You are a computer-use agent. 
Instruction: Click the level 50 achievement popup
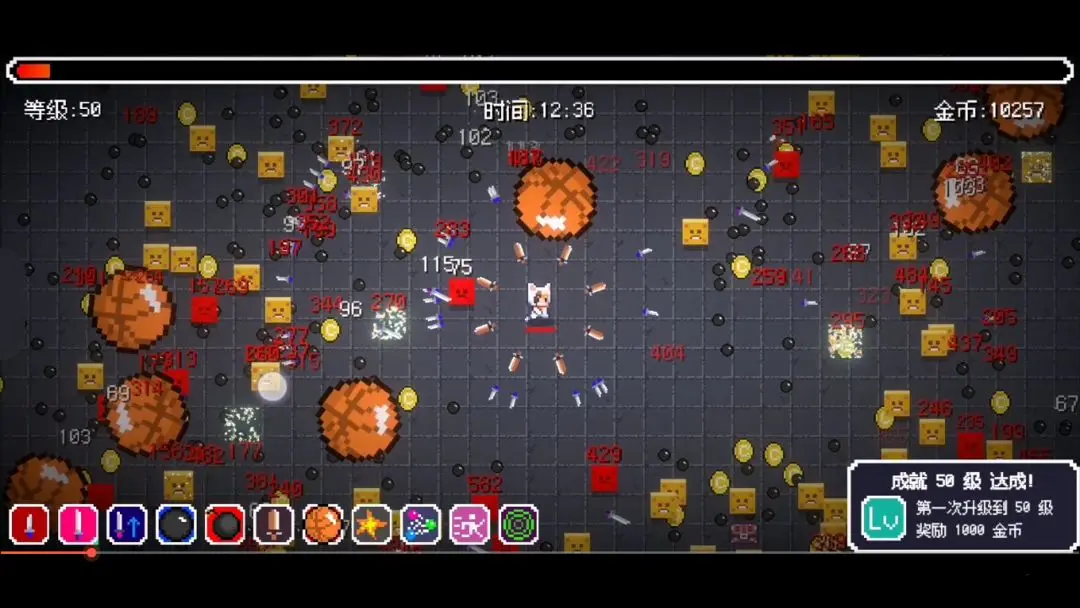[962, 505]
